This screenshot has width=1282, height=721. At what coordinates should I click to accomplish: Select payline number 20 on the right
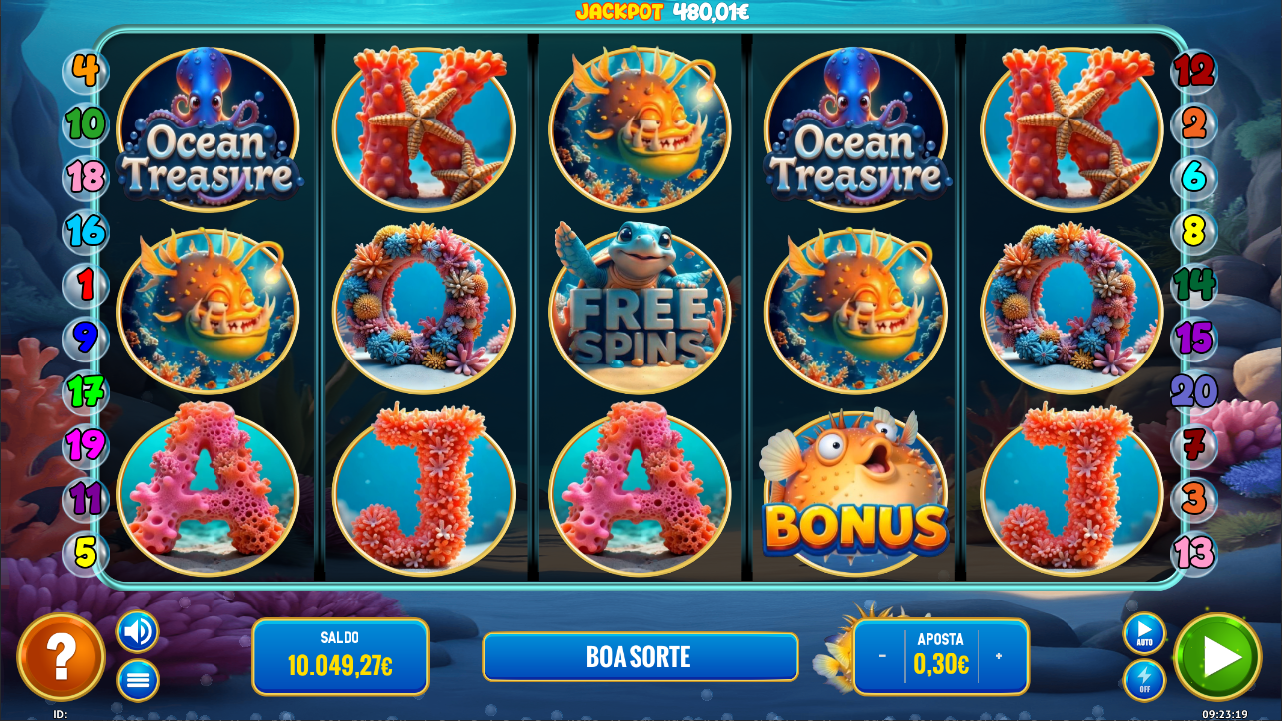[1196, 393]
